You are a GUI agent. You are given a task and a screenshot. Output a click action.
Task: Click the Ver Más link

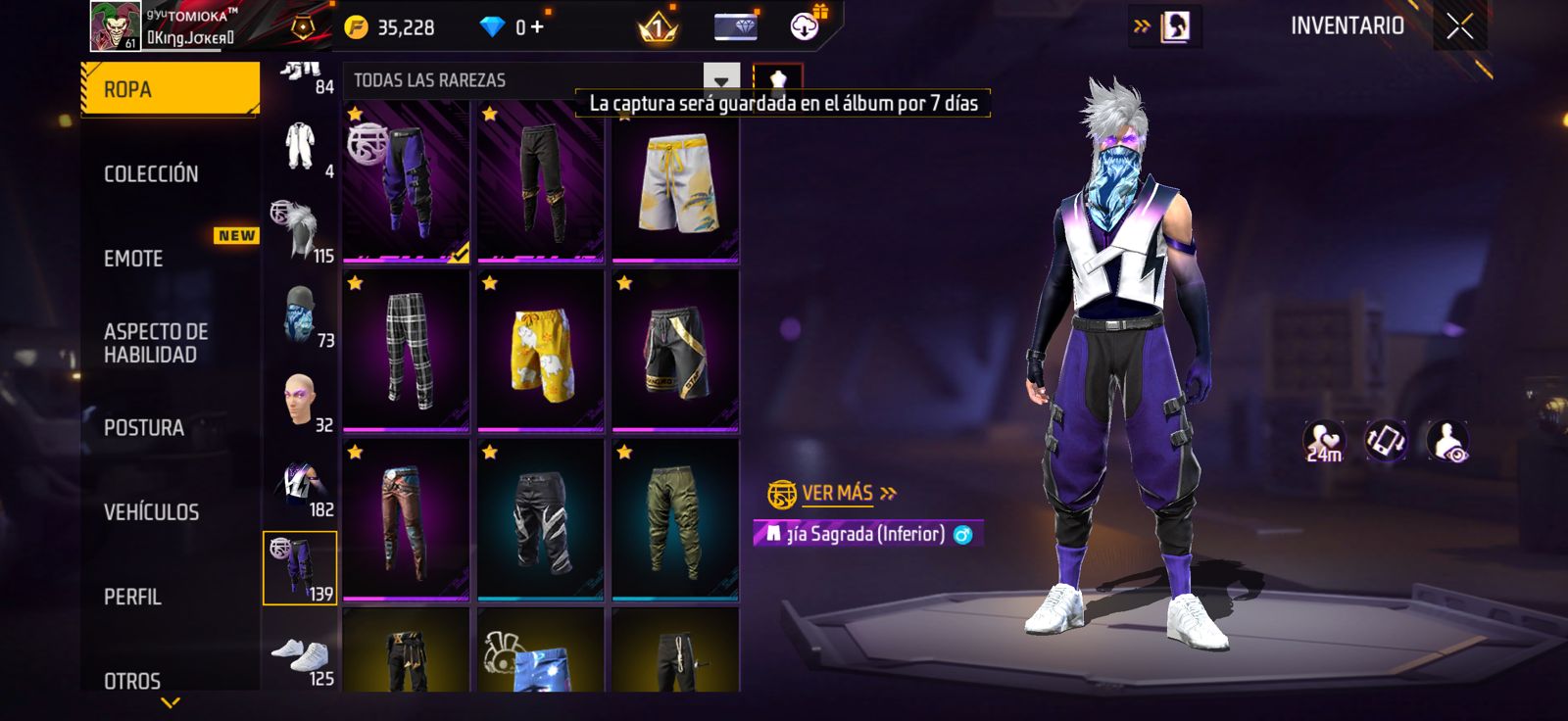pyautogui.click(x=838, y=493)
